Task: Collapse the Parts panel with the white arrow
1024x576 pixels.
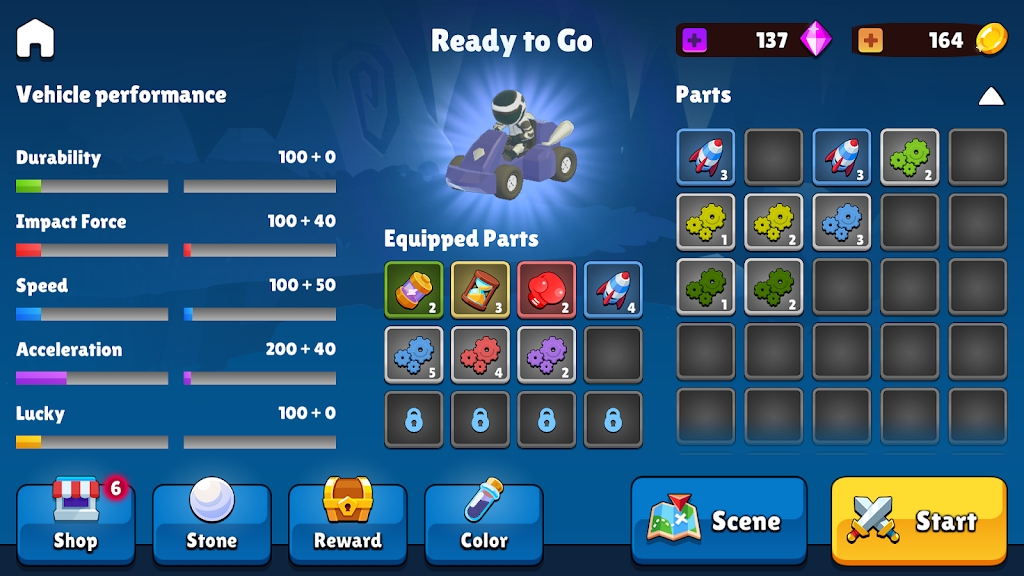Action: [990, 96]
